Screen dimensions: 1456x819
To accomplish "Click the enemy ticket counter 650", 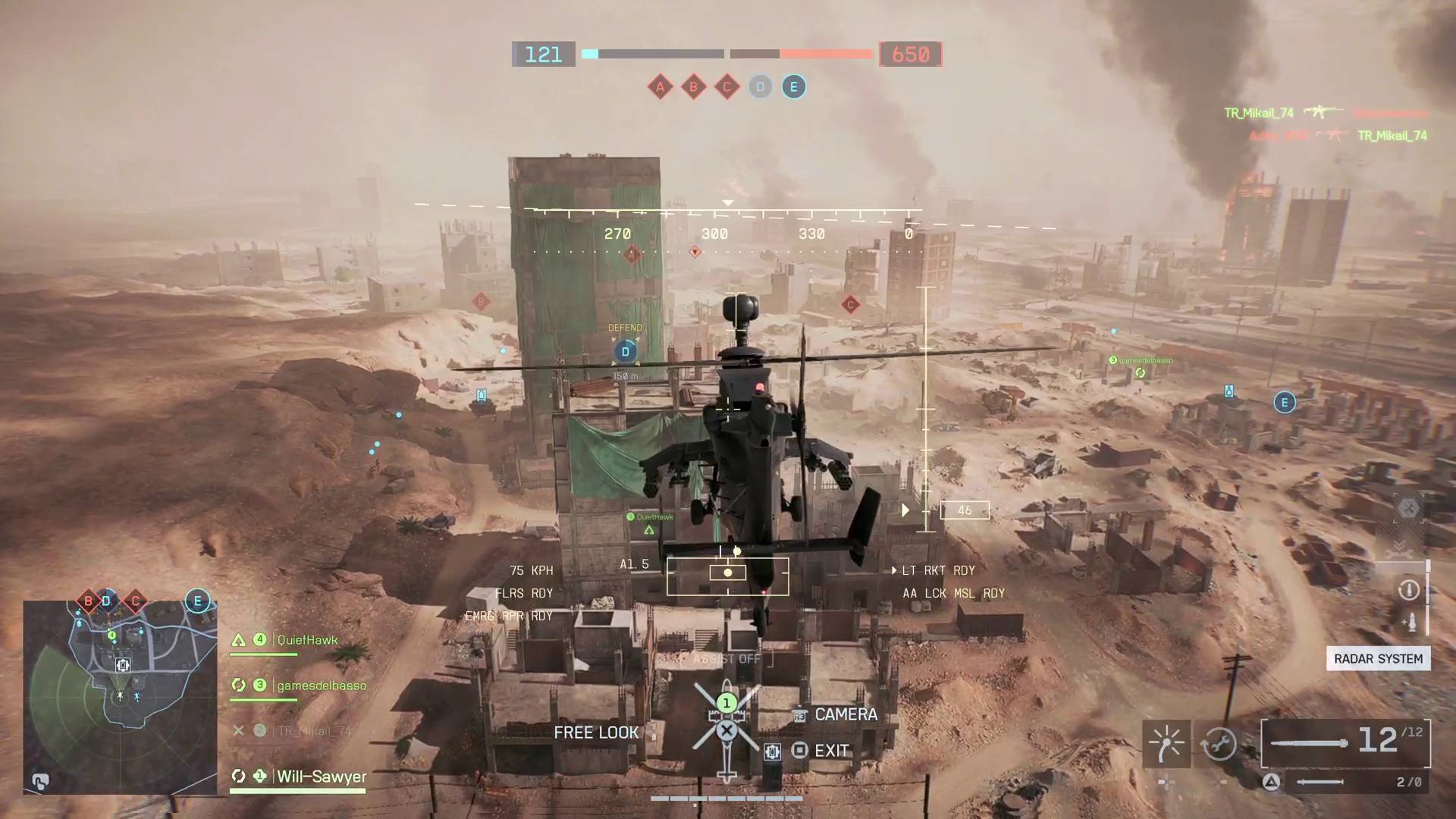I will (x=910, y=54).
